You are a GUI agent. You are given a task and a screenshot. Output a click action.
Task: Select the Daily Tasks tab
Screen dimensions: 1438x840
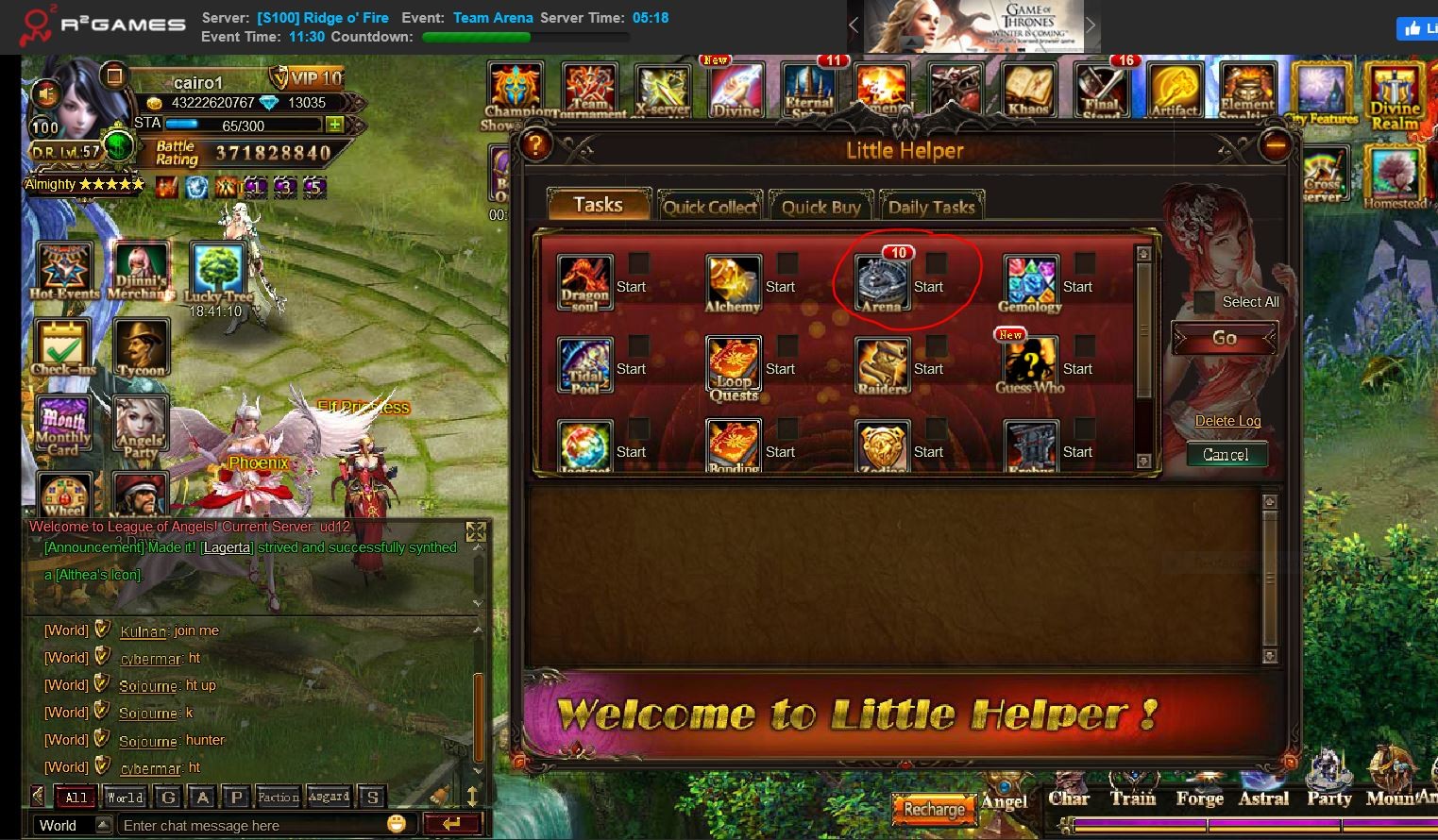pos(931,207)
